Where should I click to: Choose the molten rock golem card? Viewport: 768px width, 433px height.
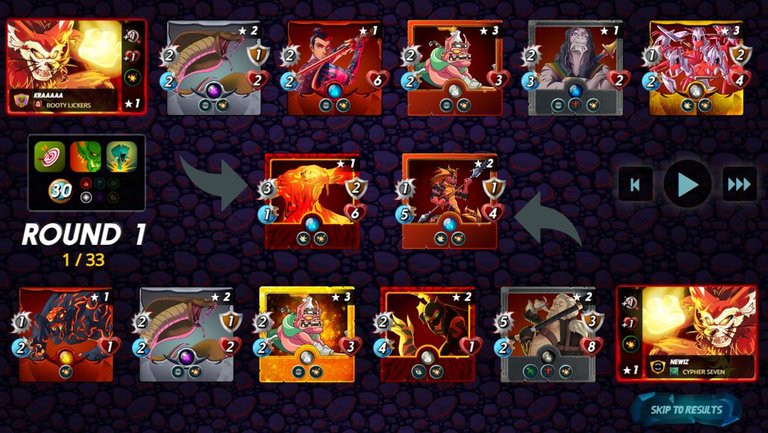(x=66, y=334)
